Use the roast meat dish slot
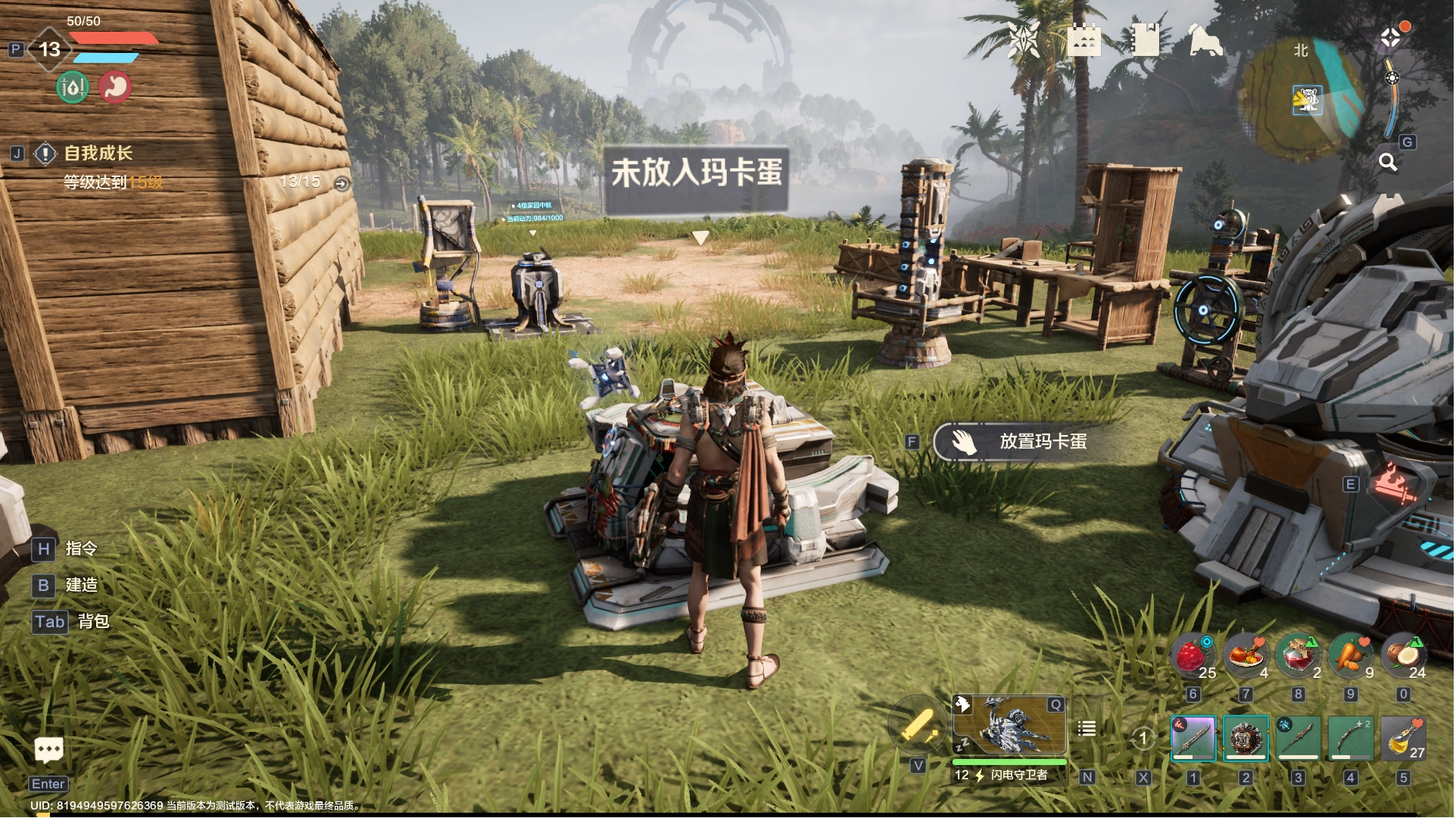 (1245, 656)
